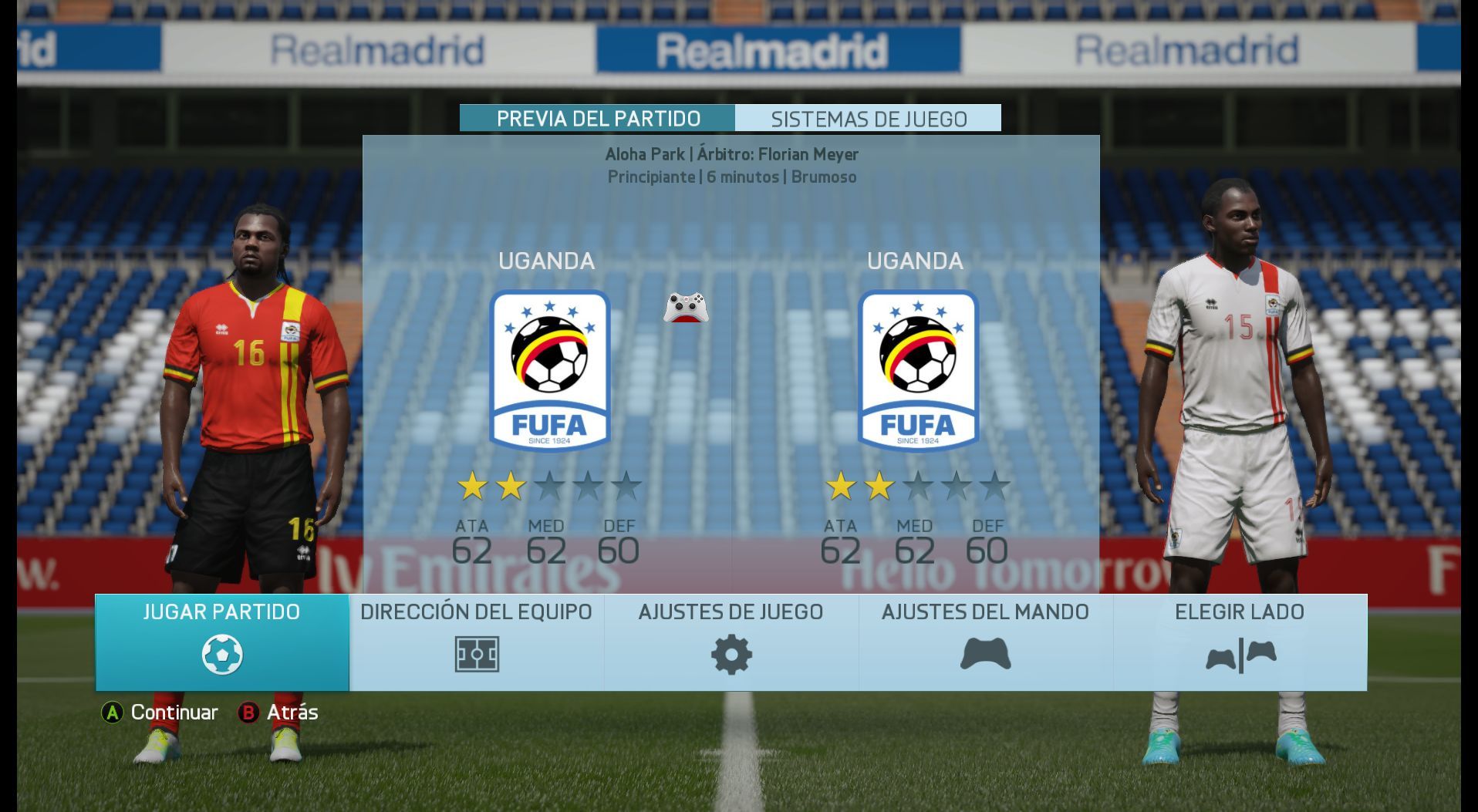Open Dirección del Equipo team management
The width and height of the screenshot is (1478, 812).
(477, 642)
